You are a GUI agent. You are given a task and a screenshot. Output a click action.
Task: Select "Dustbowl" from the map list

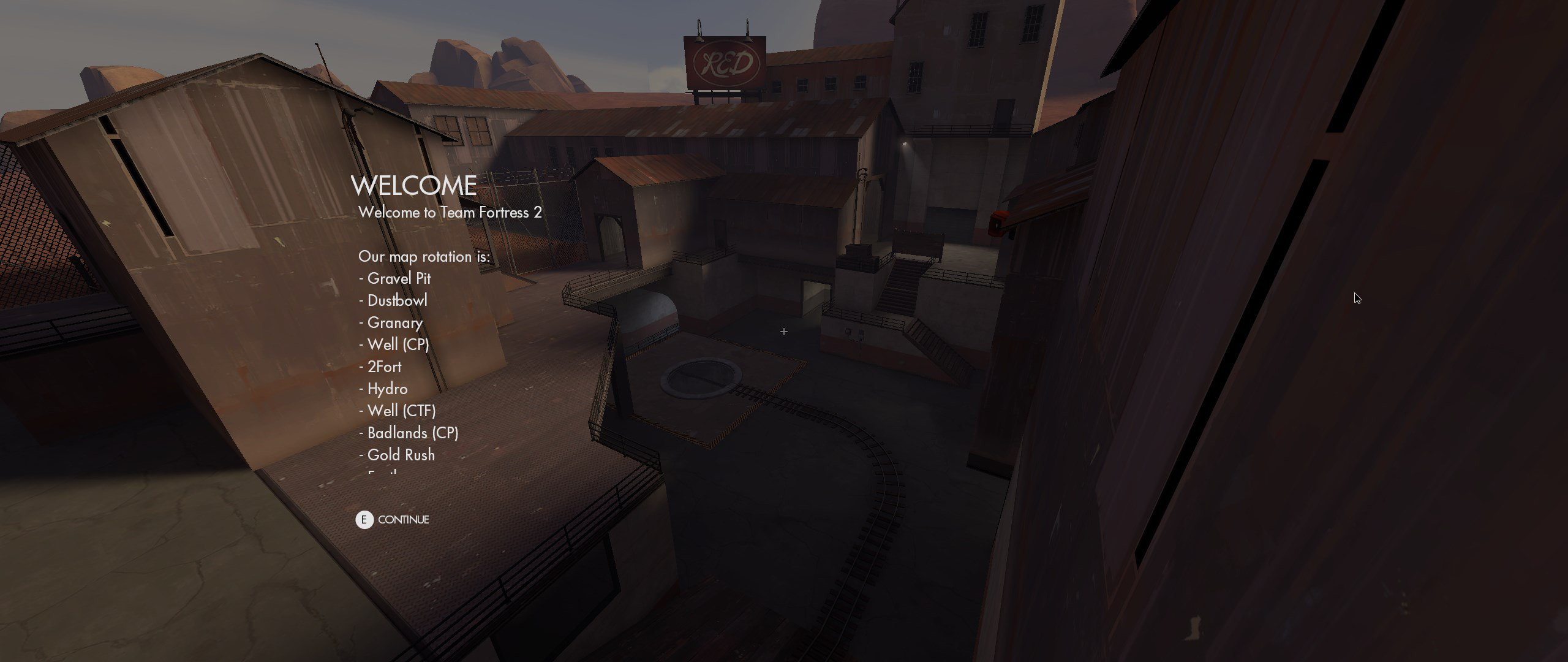393,300
